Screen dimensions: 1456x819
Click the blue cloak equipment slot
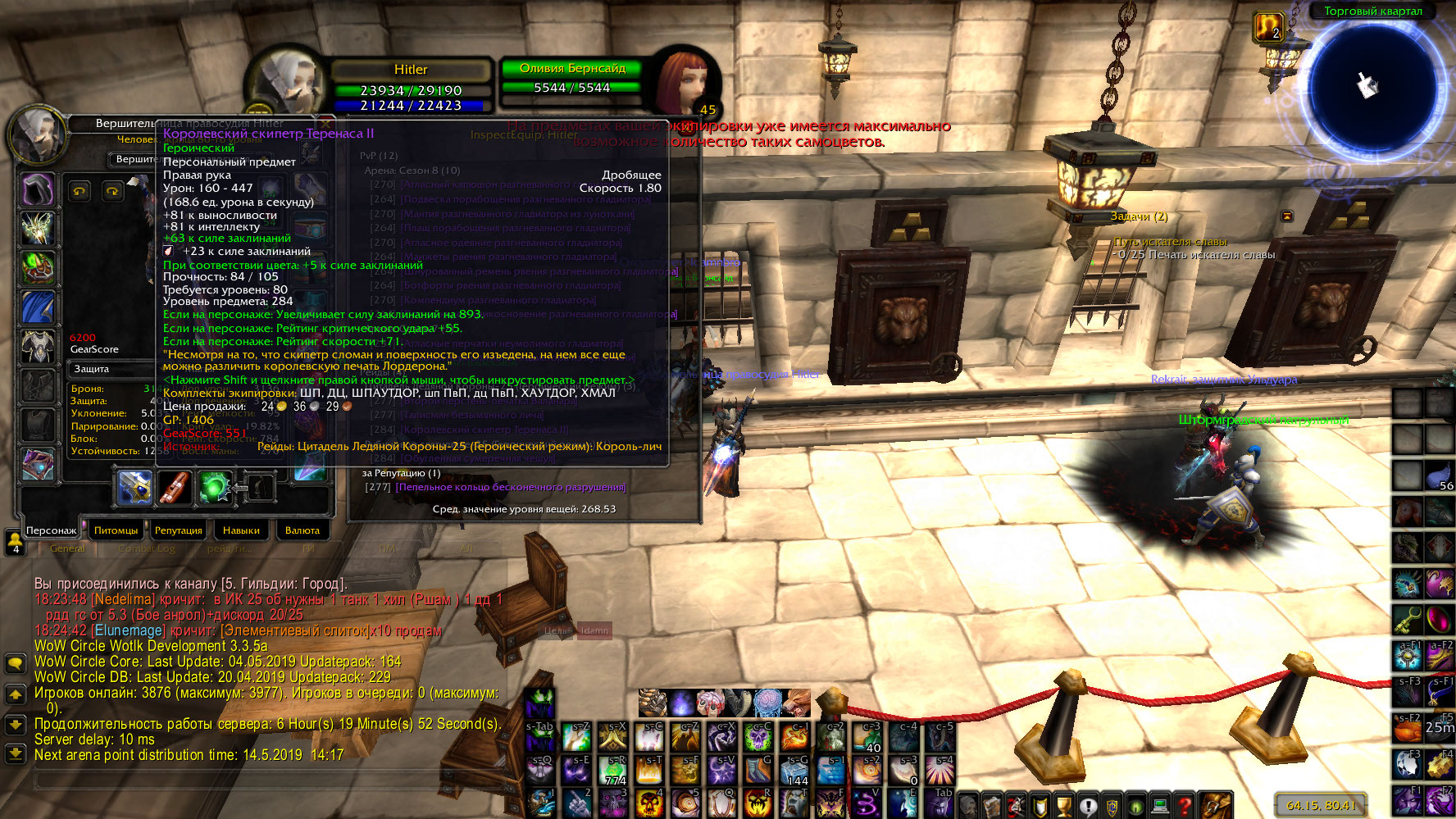pos(38,308)
